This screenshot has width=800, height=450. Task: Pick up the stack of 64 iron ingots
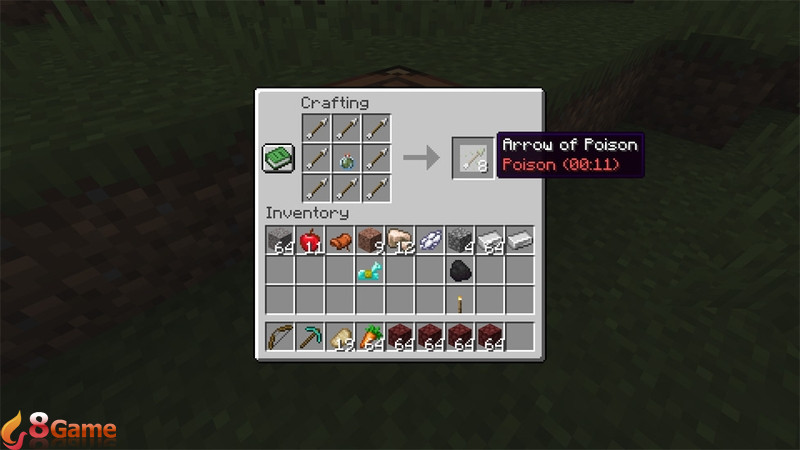(x=490, y=240)
